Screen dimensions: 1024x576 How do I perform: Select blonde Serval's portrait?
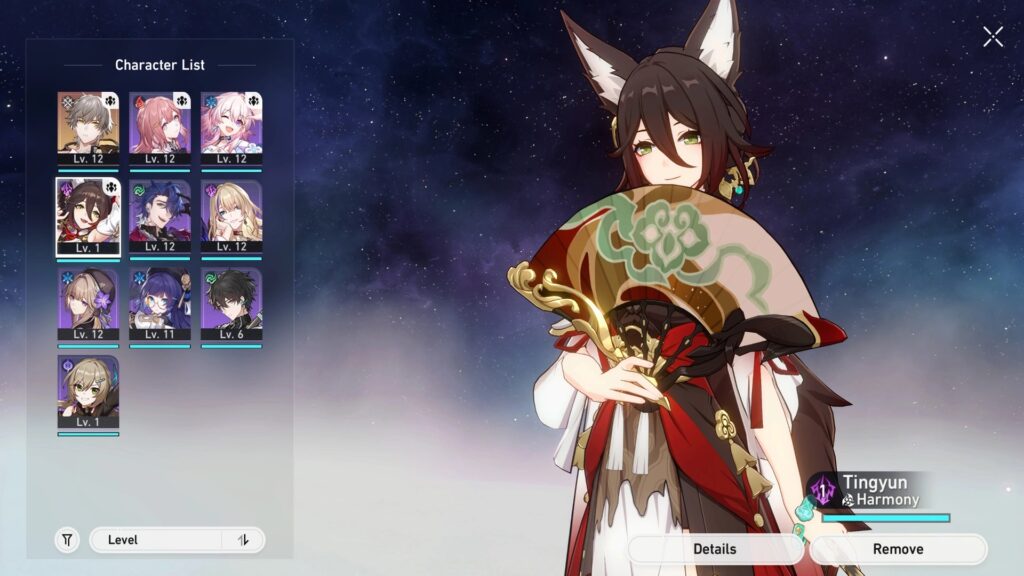(x=231, y=216)
